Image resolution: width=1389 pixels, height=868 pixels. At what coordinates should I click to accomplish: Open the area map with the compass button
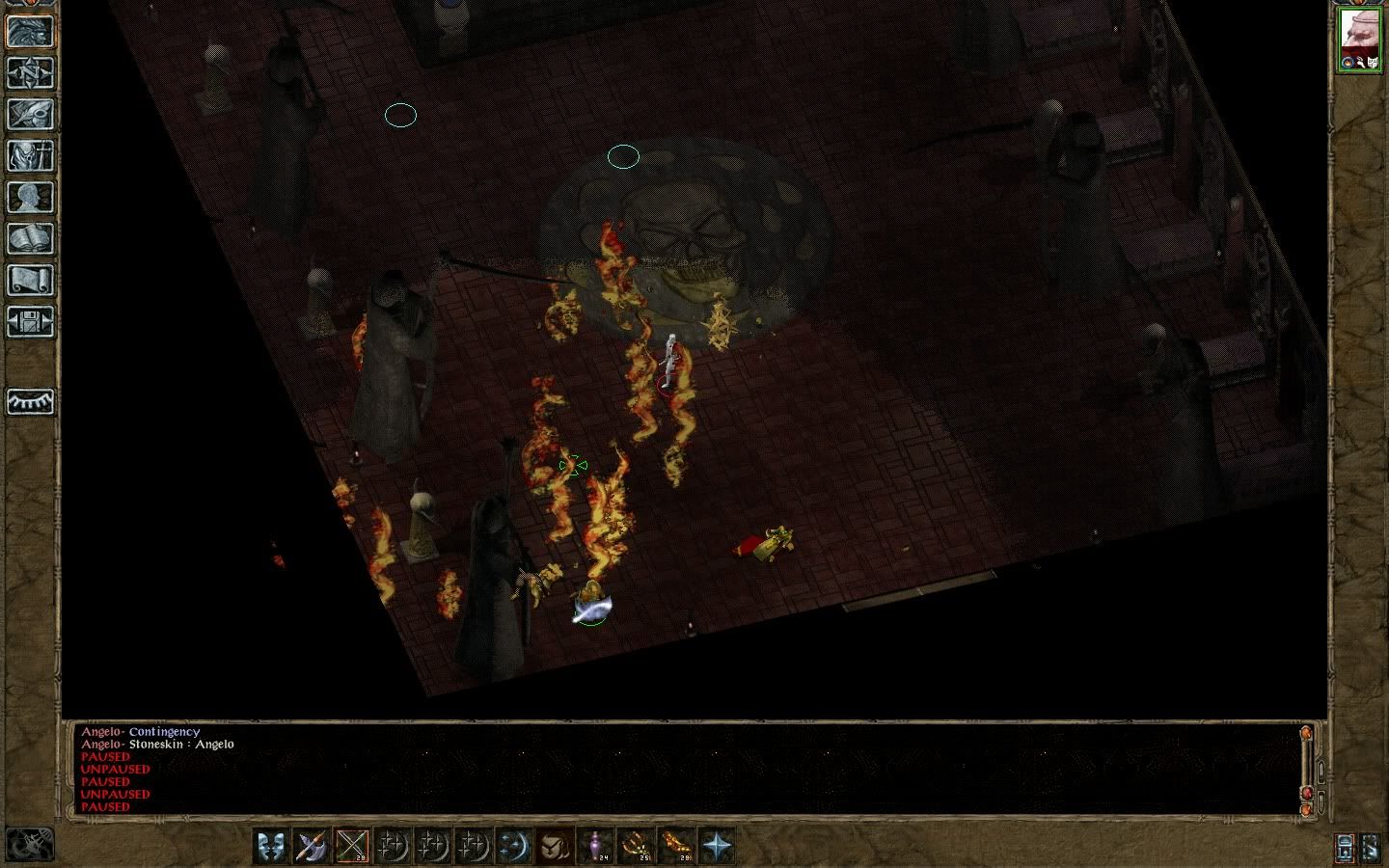click(x=30, y=72)
